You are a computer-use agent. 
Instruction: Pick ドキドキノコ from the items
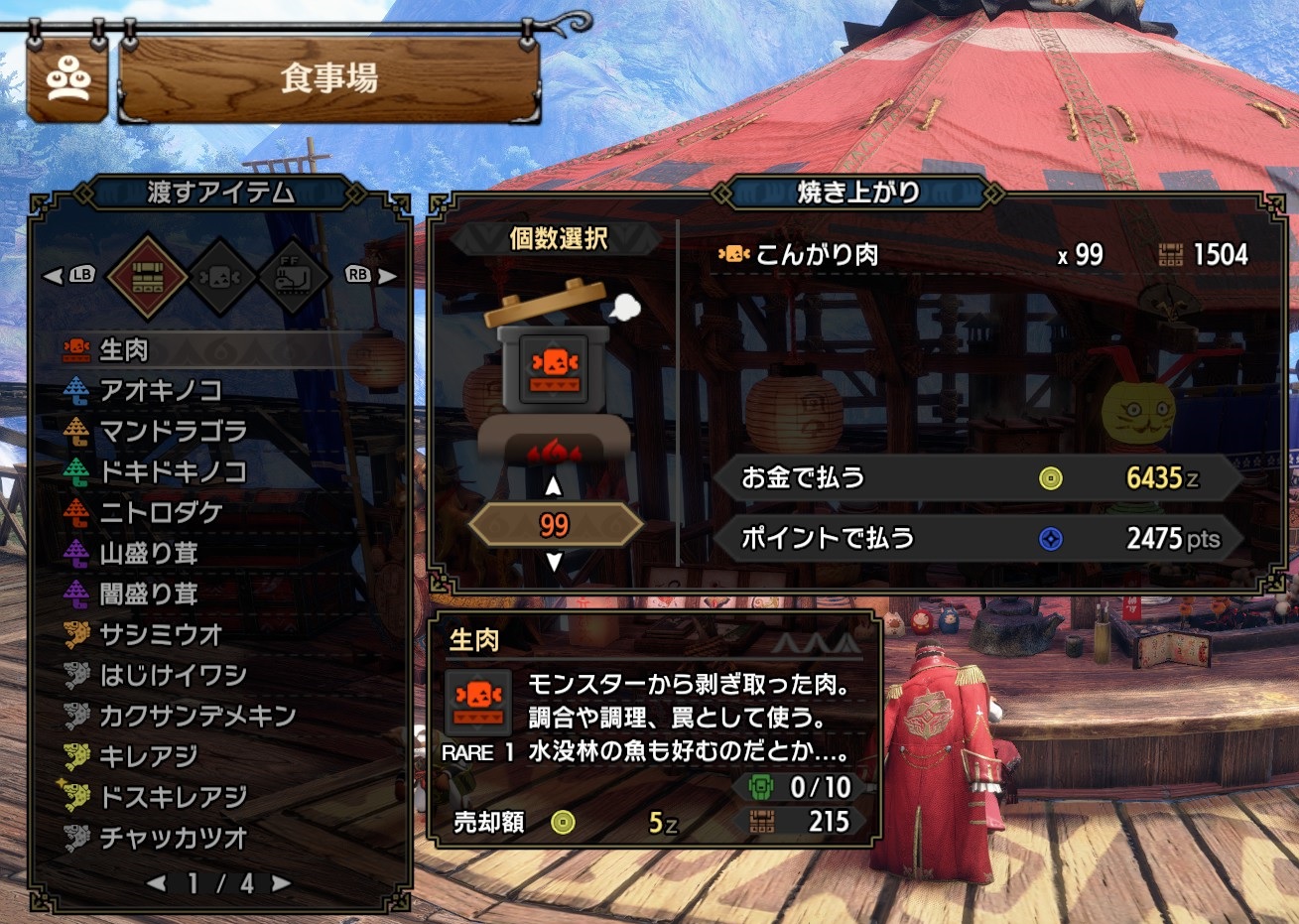click(172, 471)
